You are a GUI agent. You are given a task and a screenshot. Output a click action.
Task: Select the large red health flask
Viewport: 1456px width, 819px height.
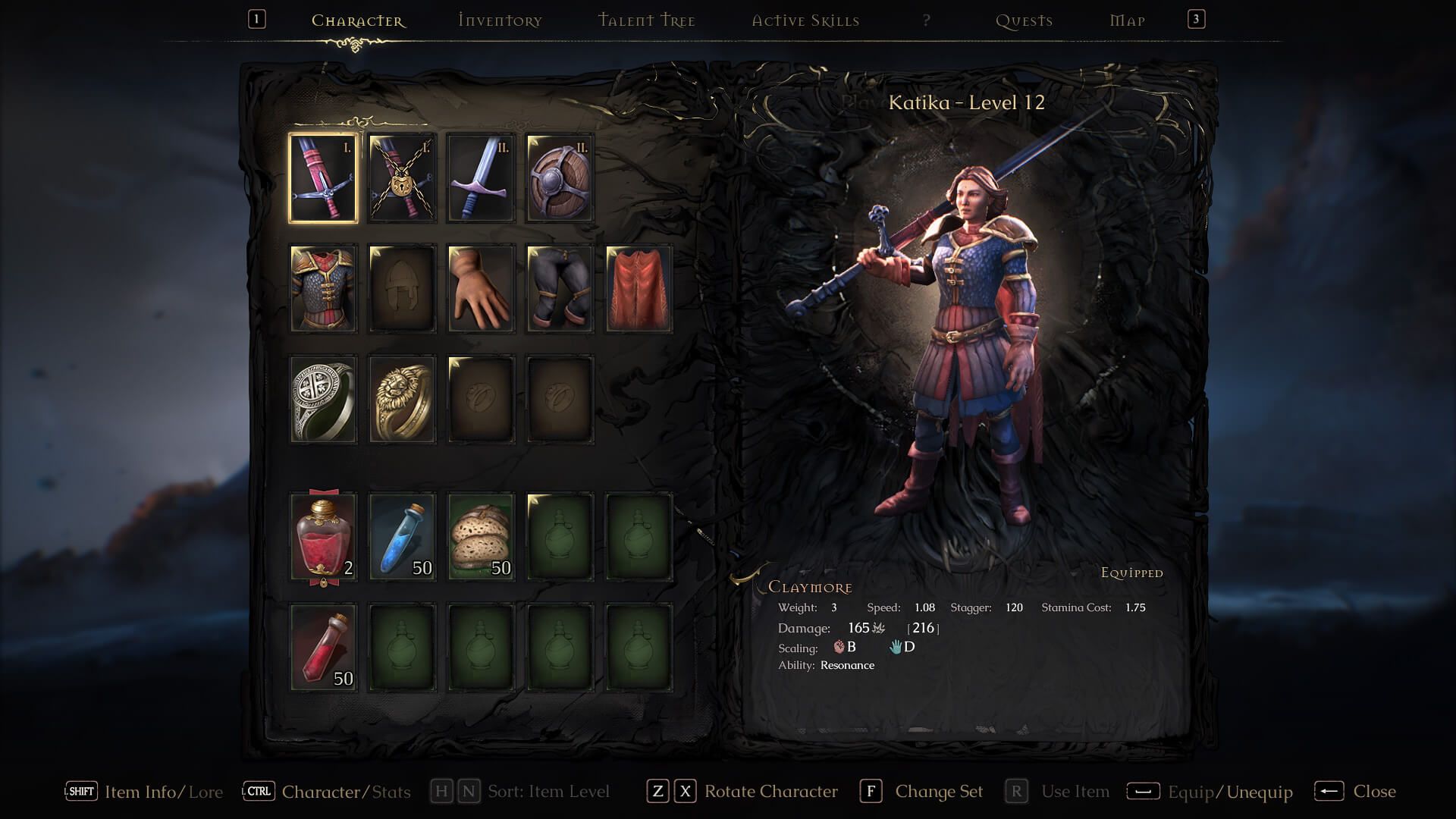[x=324, y=536]
